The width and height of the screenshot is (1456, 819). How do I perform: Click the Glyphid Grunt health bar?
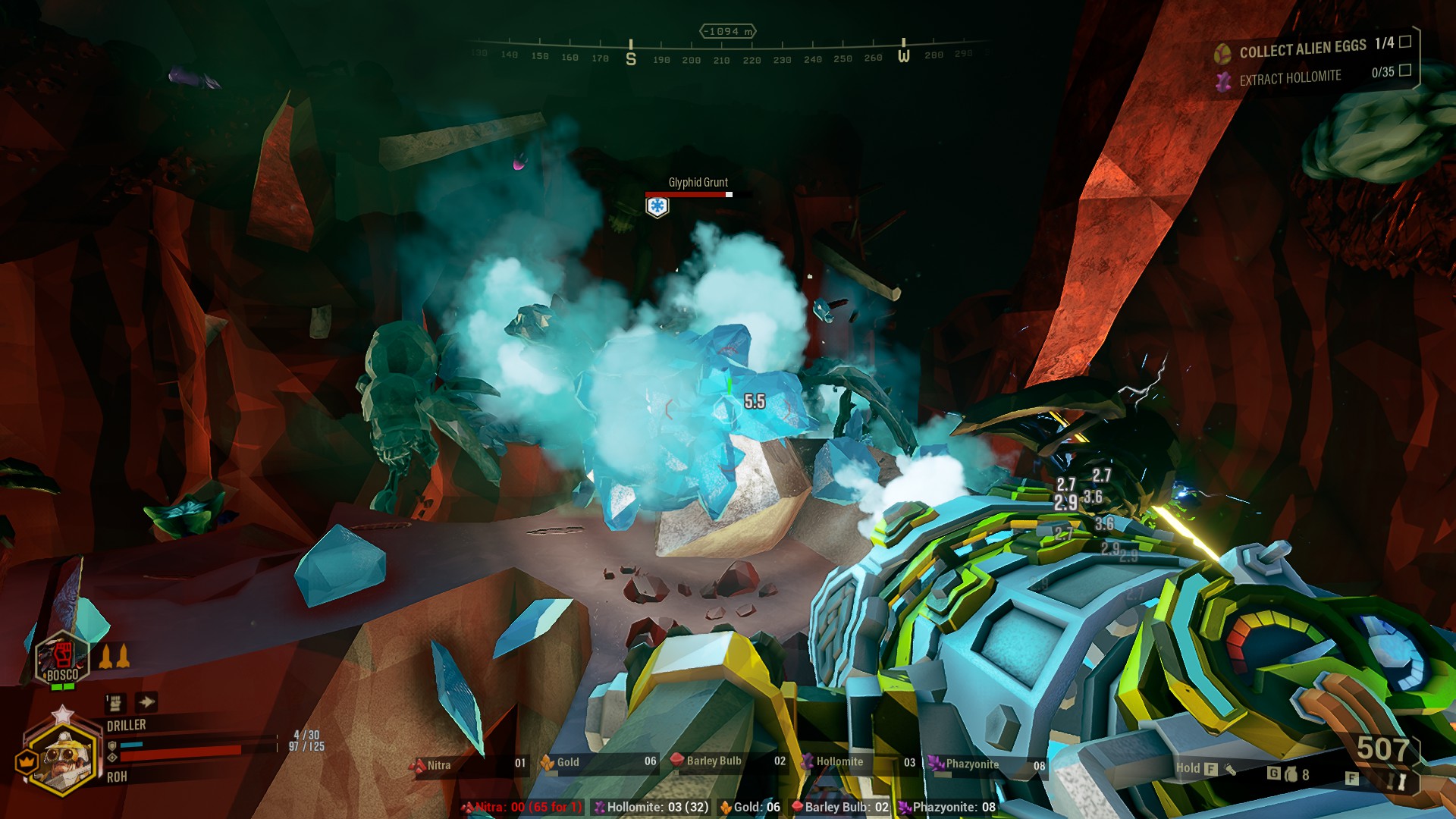click(689, 193)
